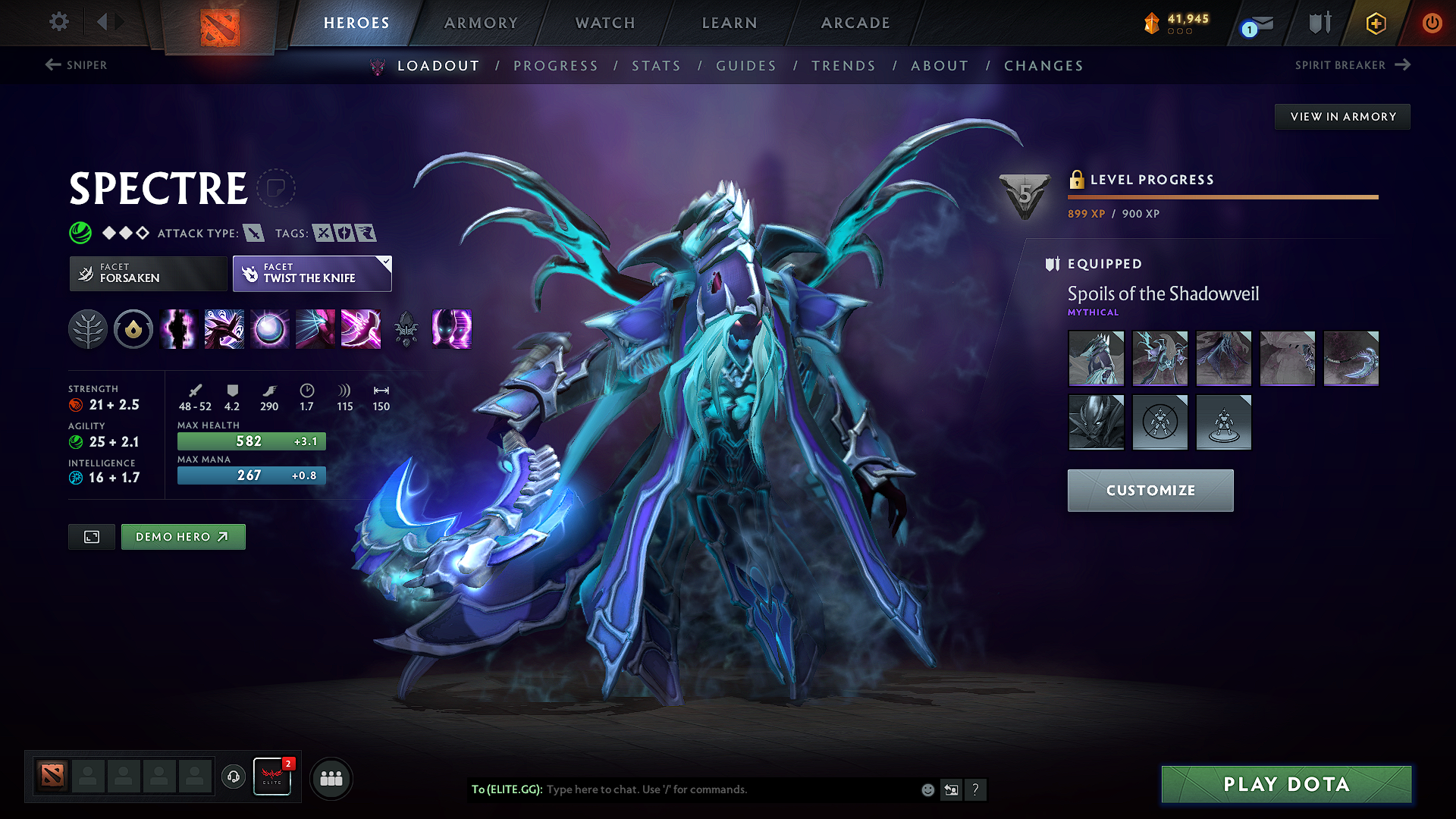This screenshot has width=1456, height=819.
Task: Expand the friends list with the group icon
Action: 331,777
